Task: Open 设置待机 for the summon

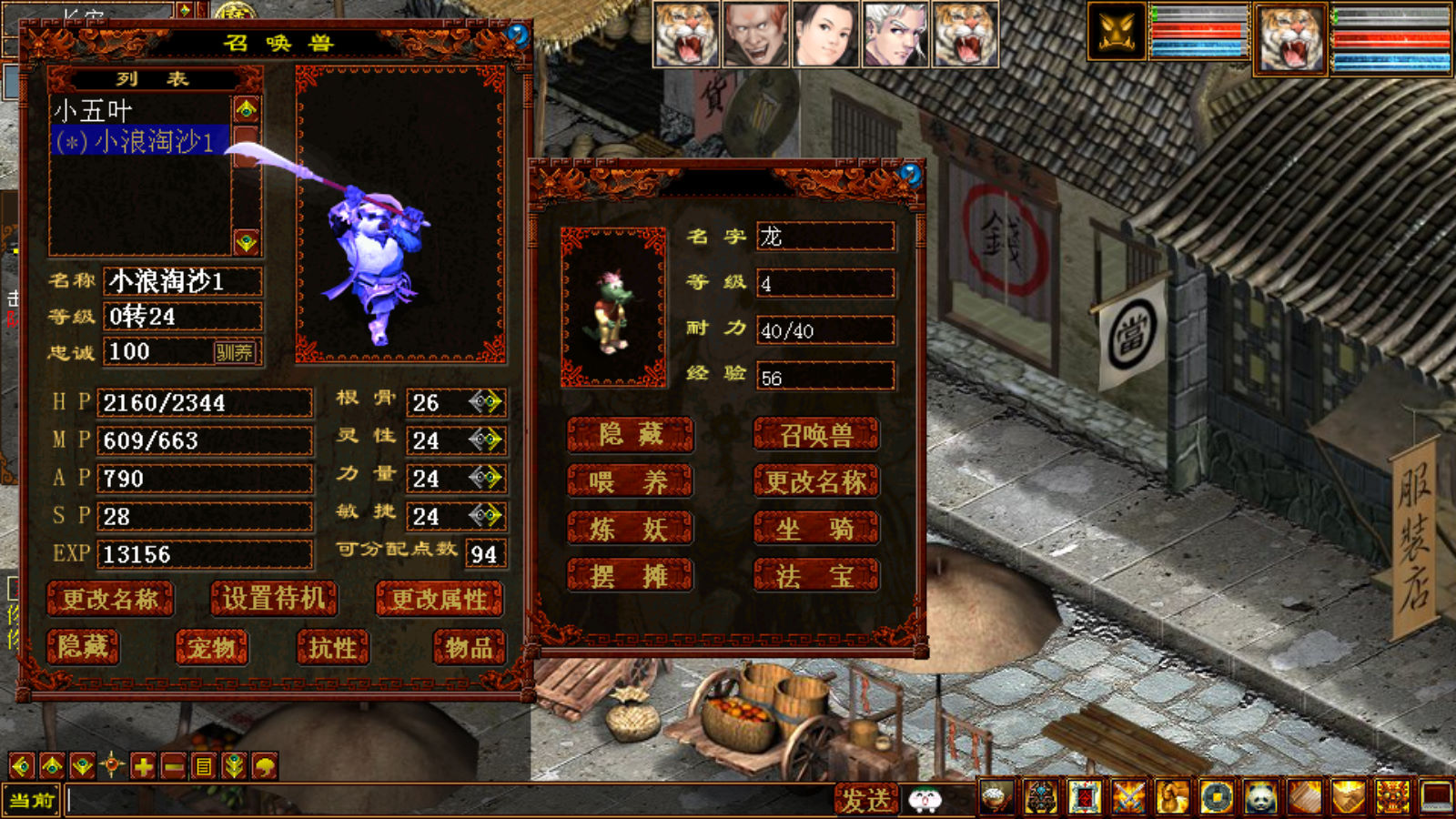Action: pos(274,599)
